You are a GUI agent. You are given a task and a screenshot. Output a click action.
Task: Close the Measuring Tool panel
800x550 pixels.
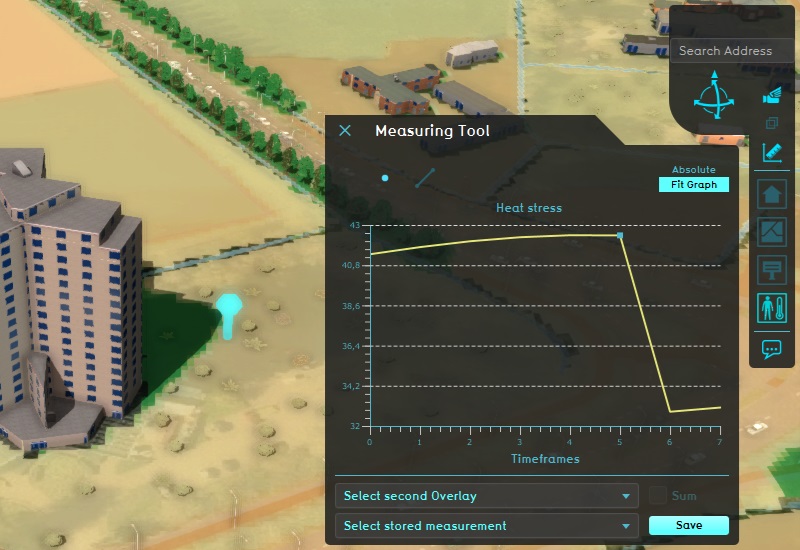[345, 131]
